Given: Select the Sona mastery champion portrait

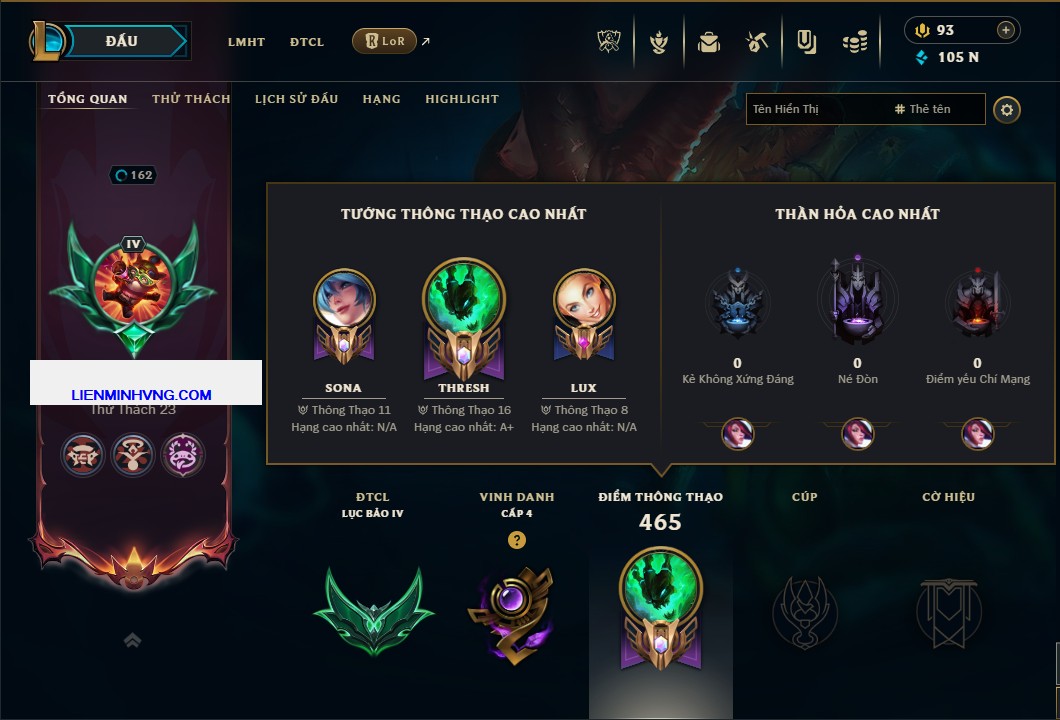Looking at the screenshot, I should pos(344,300).
